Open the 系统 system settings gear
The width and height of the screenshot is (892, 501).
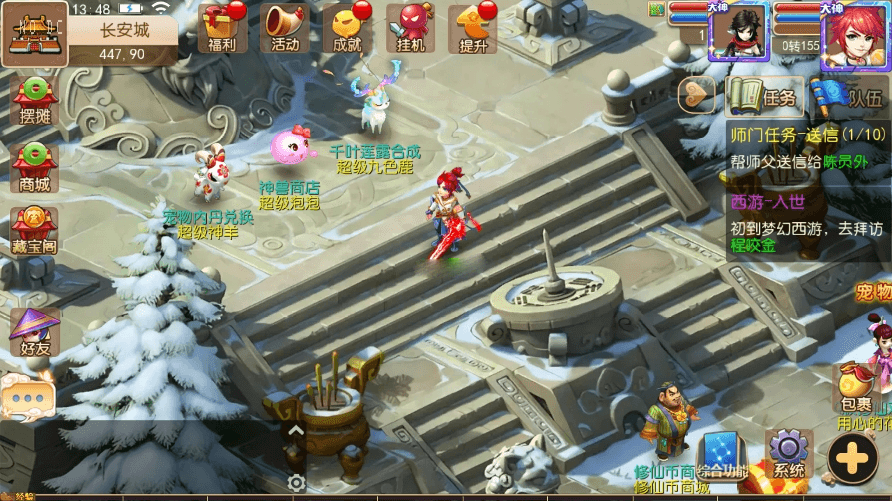pos(789,455)
